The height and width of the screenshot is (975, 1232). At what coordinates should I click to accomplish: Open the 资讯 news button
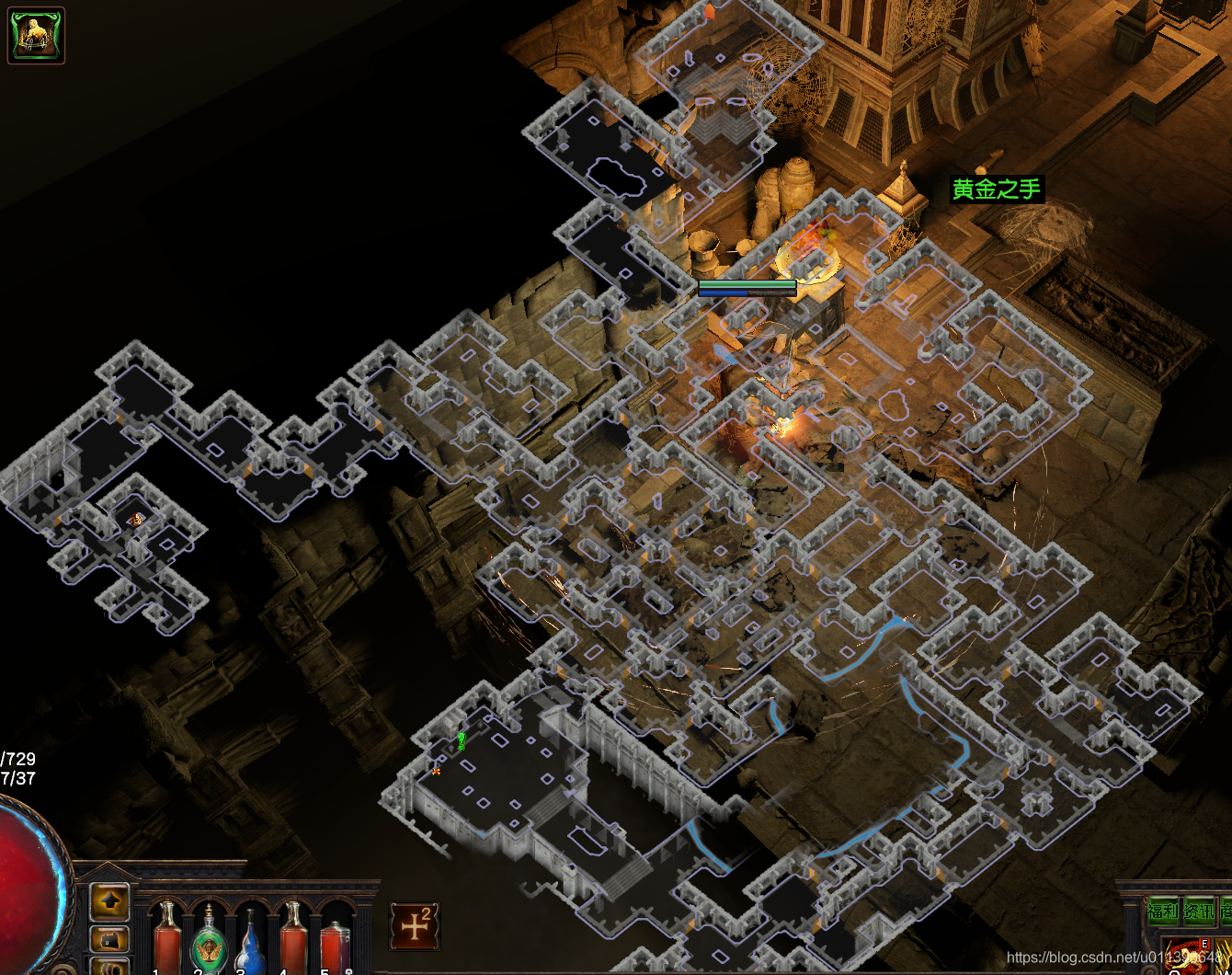click(1199, 912)
